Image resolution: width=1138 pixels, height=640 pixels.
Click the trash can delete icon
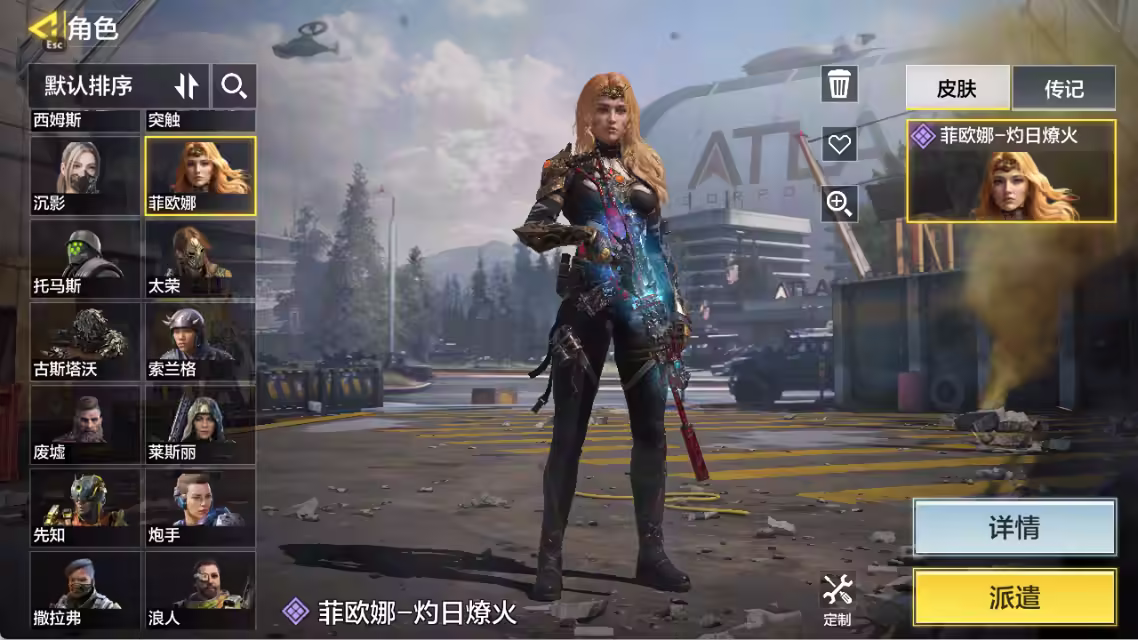pos(839,84)
